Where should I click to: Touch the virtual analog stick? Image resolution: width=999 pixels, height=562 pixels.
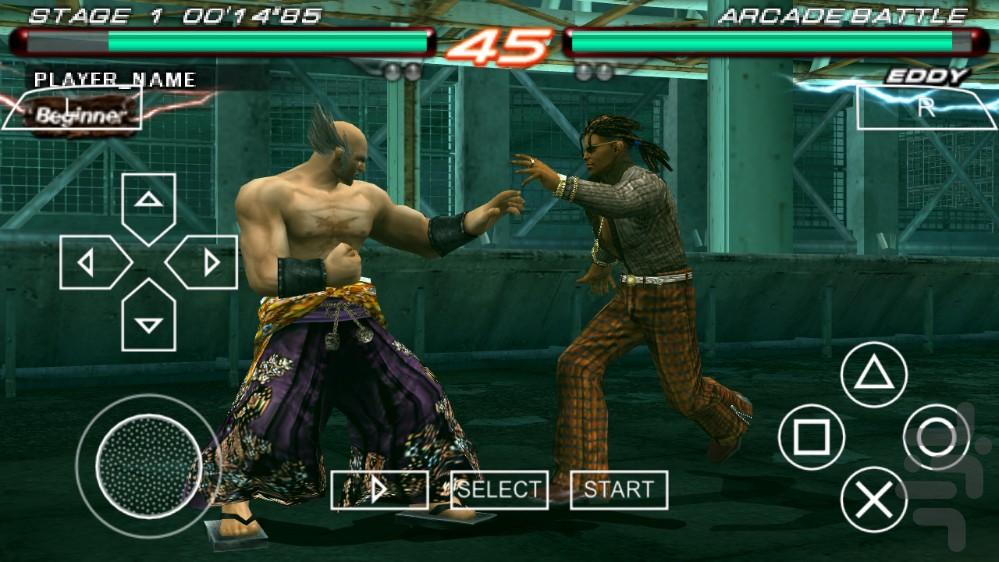click(147, 464)
